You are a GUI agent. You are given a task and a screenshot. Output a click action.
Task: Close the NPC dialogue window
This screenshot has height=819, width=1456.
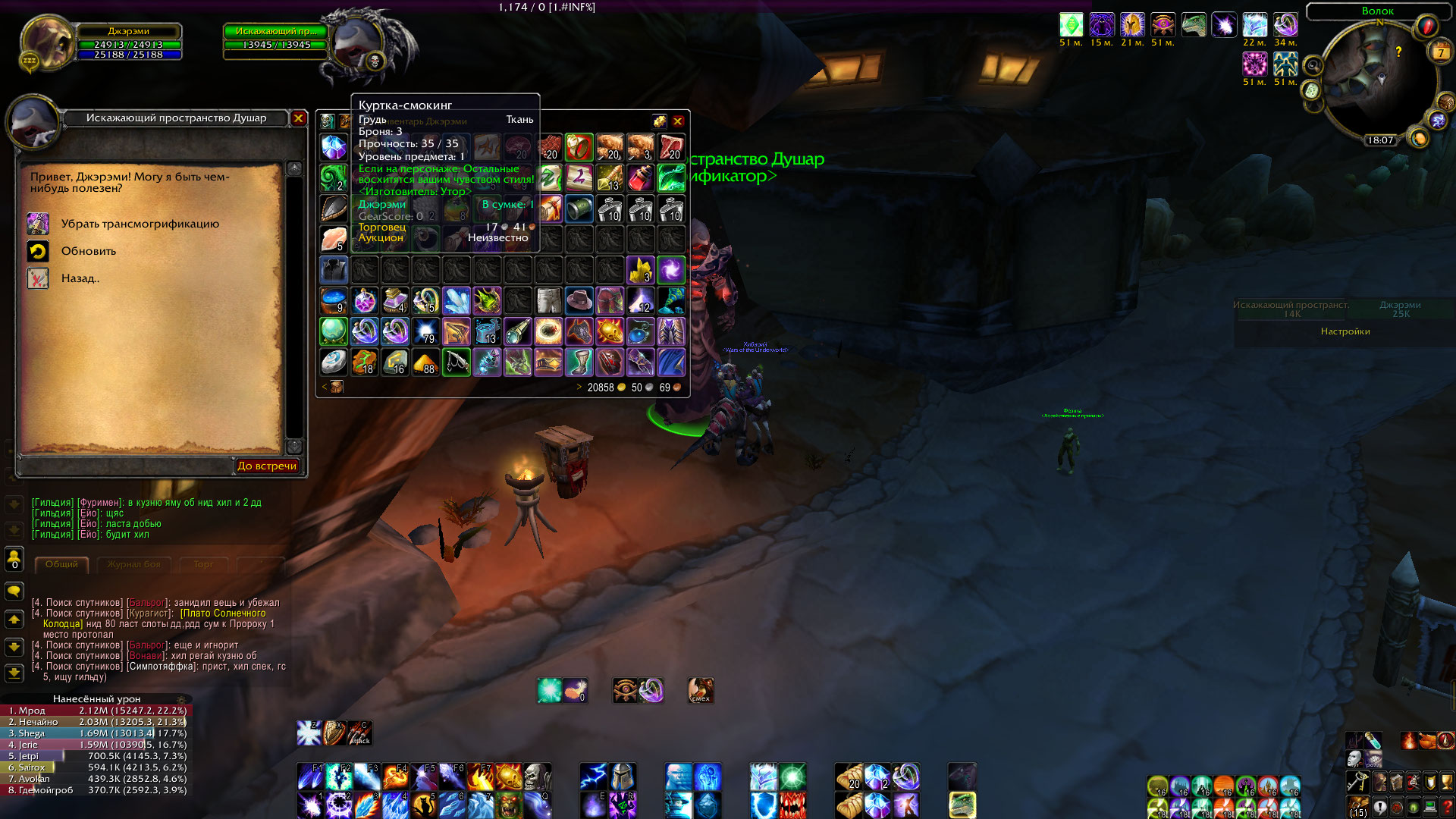click(x=299, y=118)
